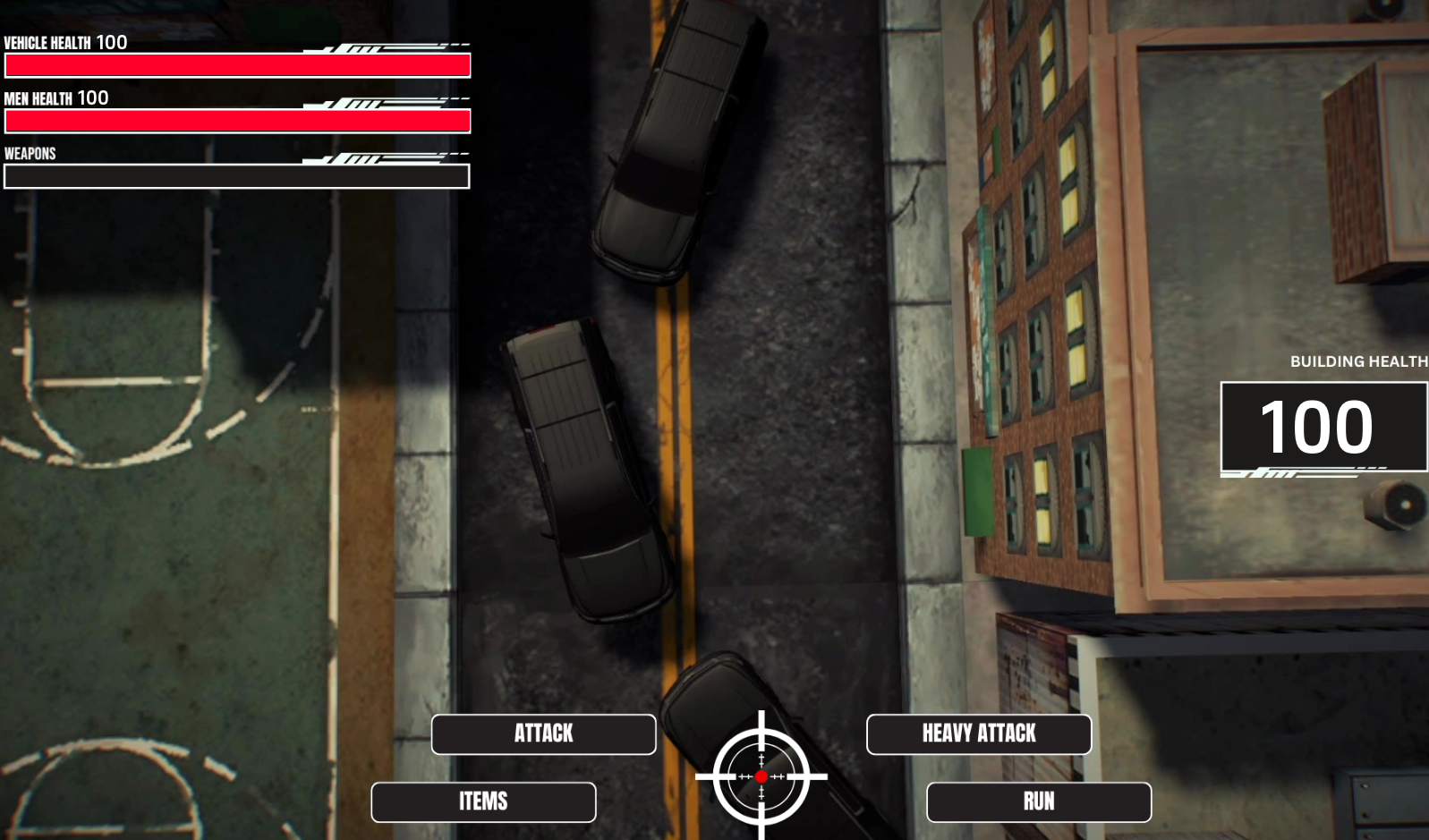The width and height of the screenshot is (1429, 840).
Task: Select the Heavy Attack button
Action: (978, 734)
